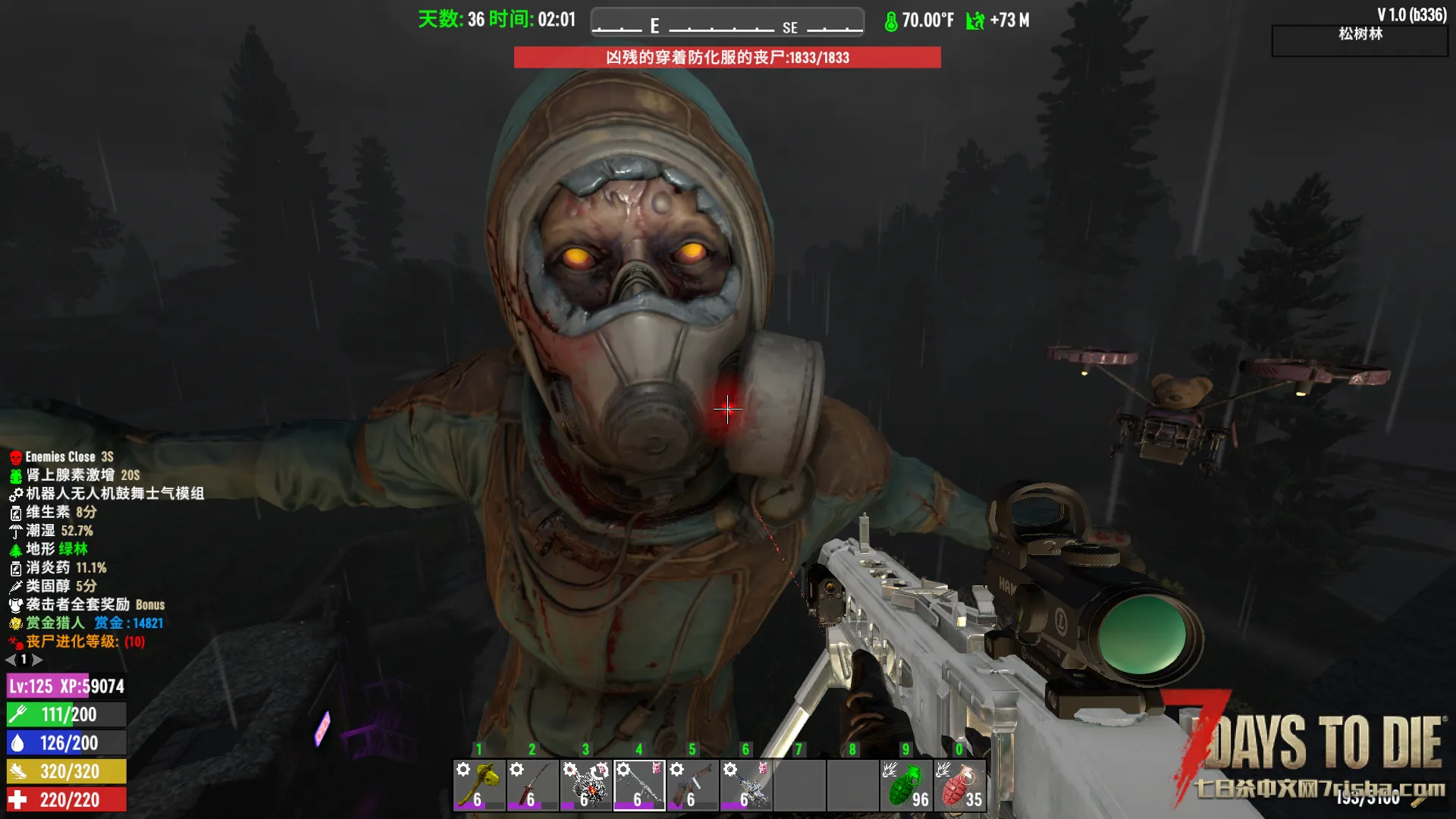Select the wetness umbrella status icon
This screenshot has height=819, width=1456.
(15, 531)
